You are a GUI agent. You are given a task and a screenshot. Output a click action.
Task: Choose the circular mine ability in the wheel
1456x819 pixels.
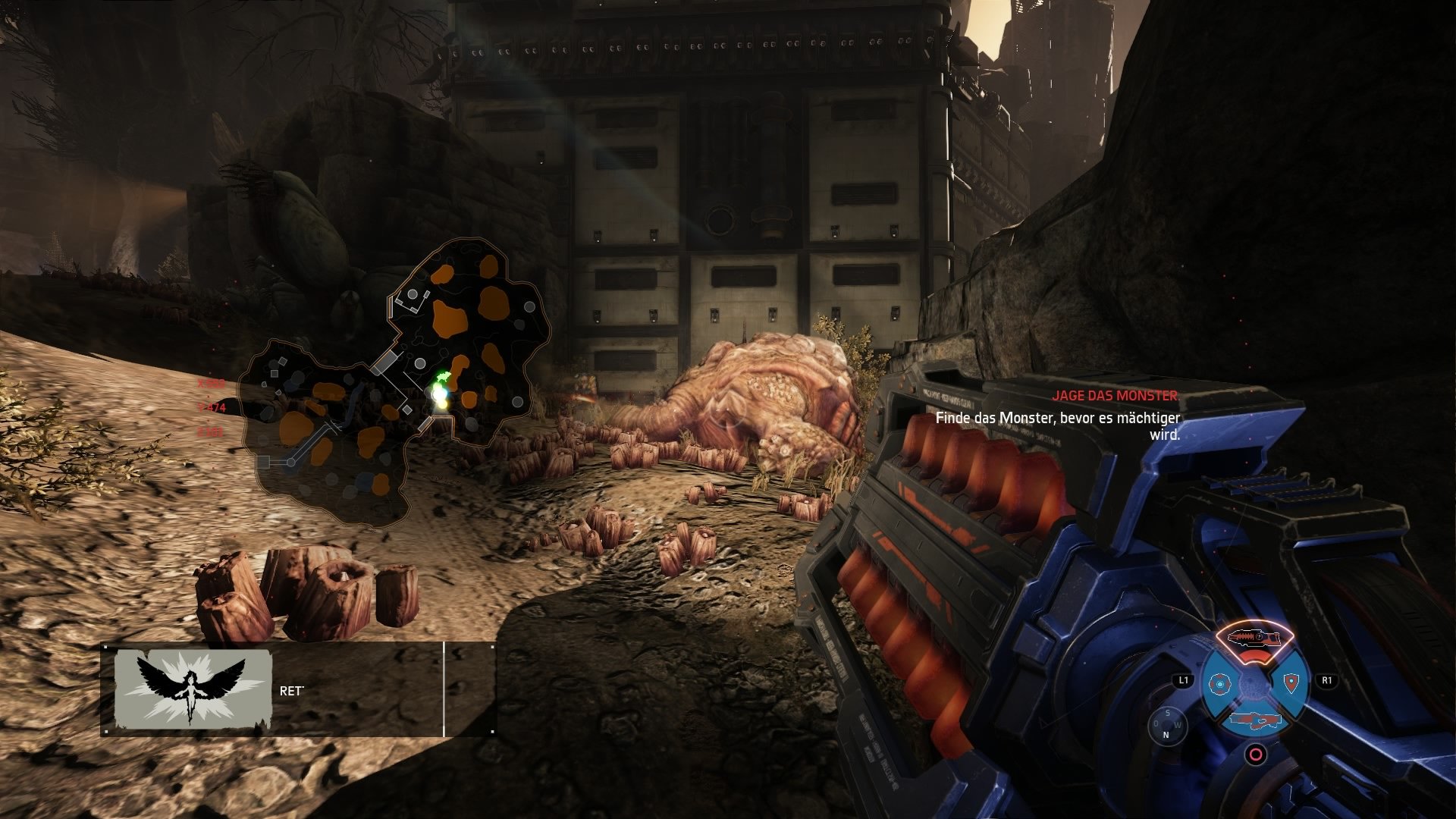point(1218,685)
